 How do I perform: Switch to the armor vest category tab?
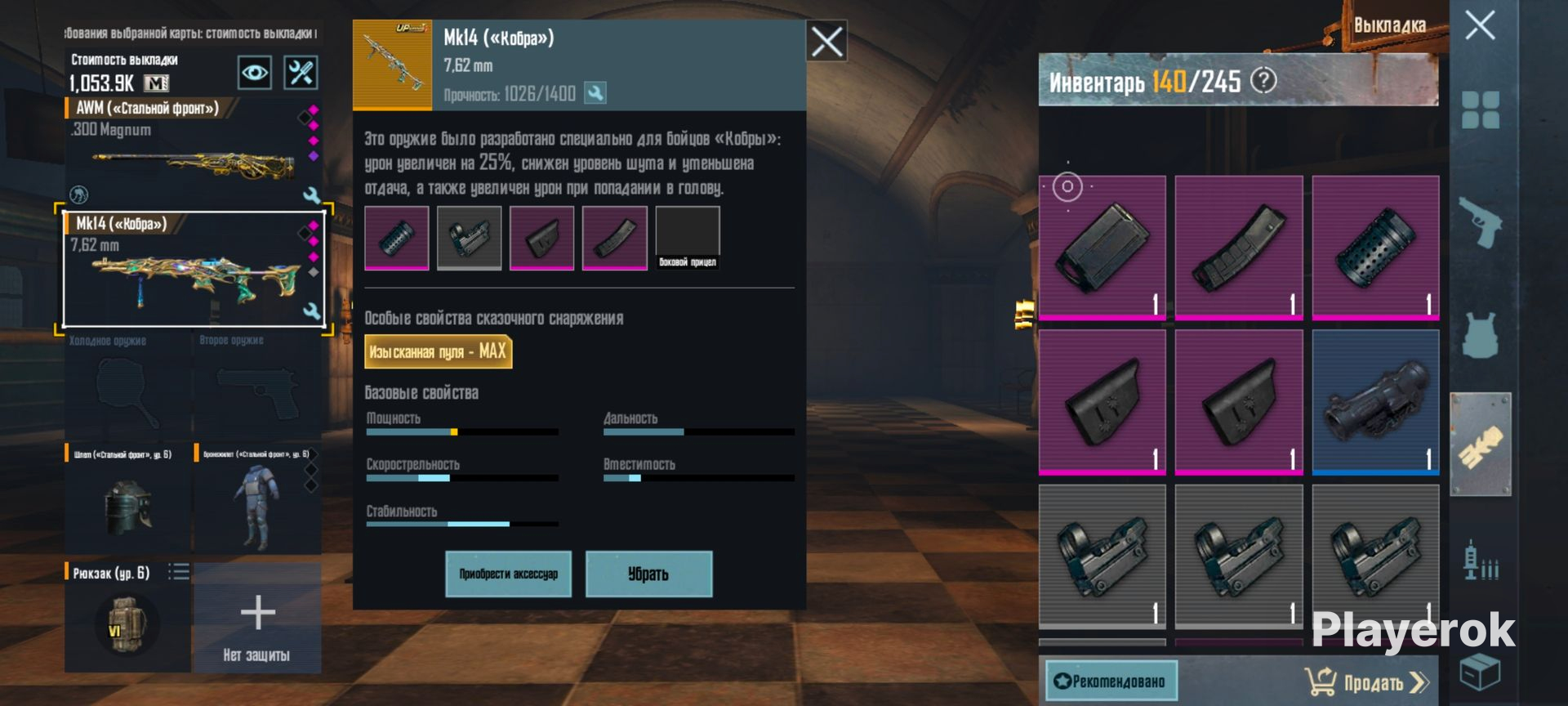(x=1481, y=333)
